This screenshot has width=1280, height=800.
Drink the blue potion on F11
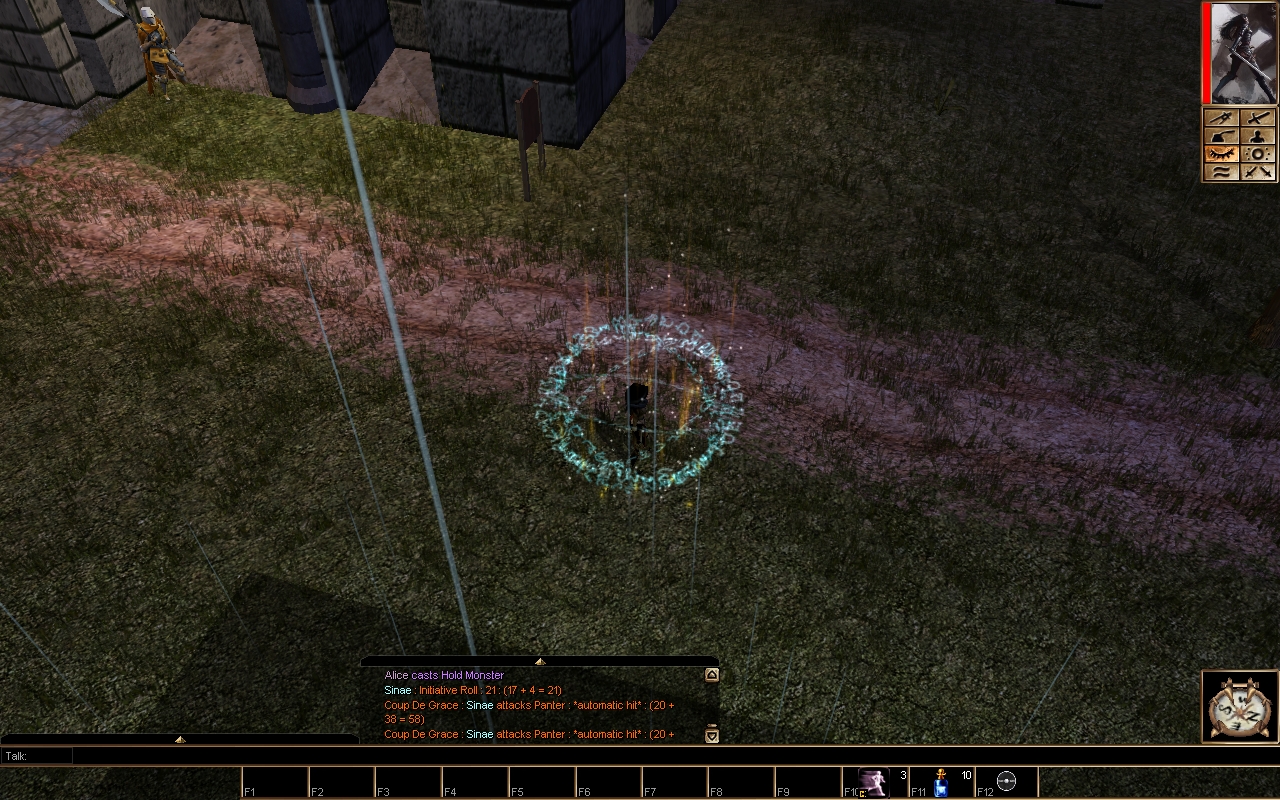tap(941, 782)
